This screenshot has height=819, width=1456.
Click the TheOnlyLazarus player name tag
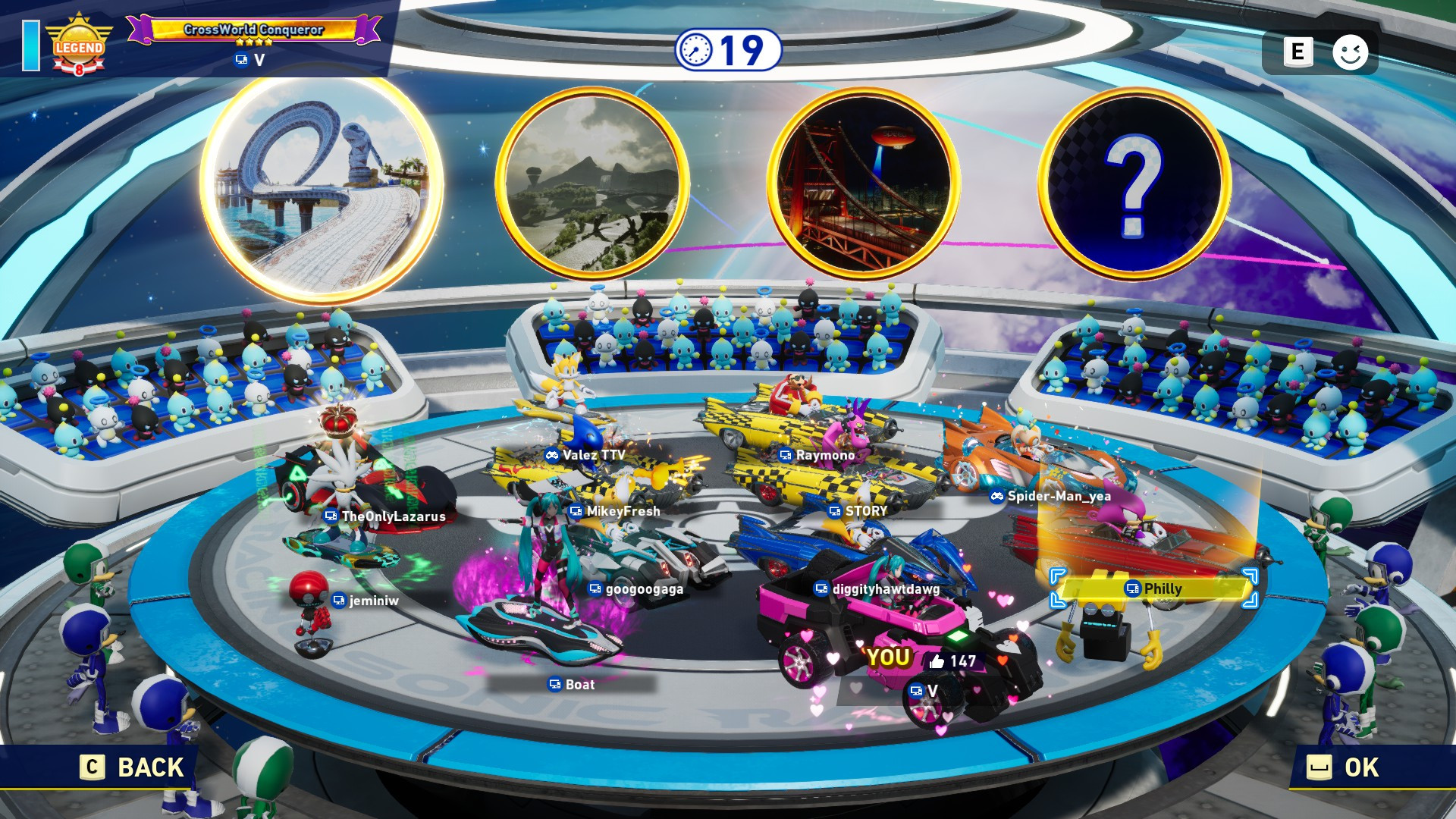[385, 516]
